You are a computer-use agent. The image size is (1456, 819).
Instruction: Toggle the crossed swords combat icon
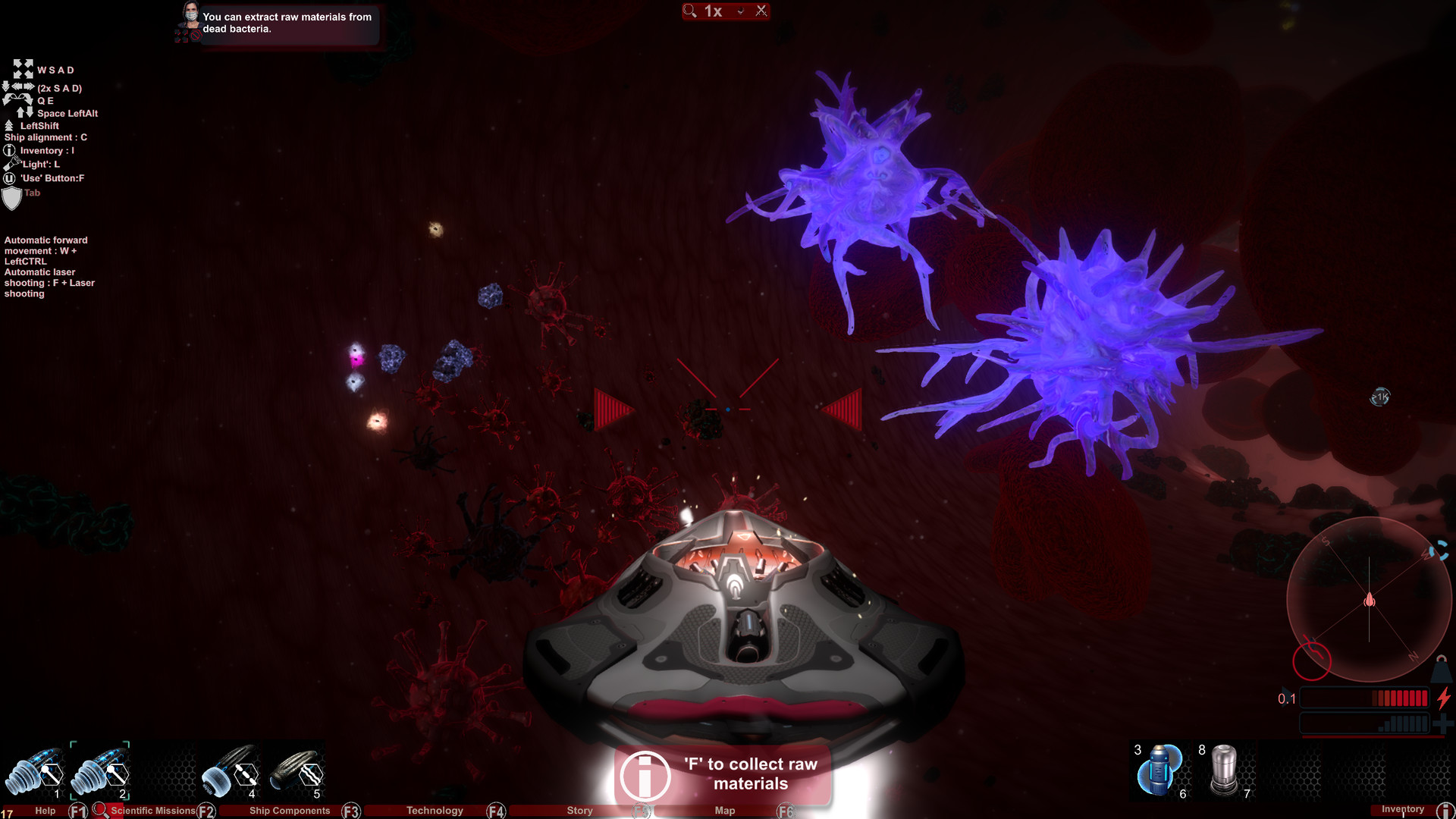761,11
